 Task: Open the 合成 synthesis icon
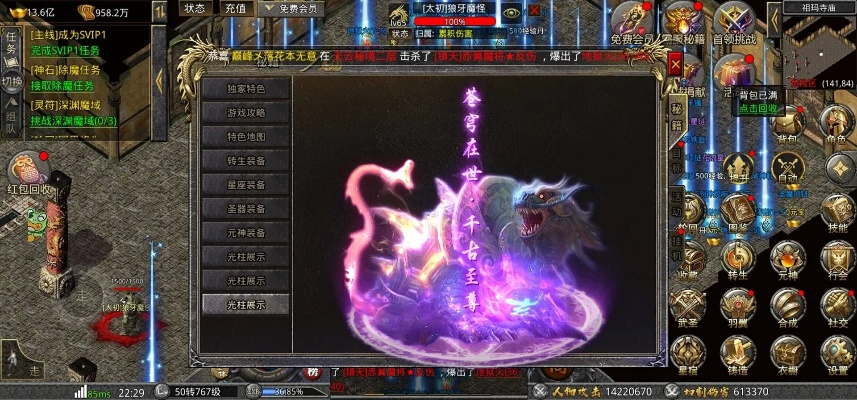click(x=786, y=303)
